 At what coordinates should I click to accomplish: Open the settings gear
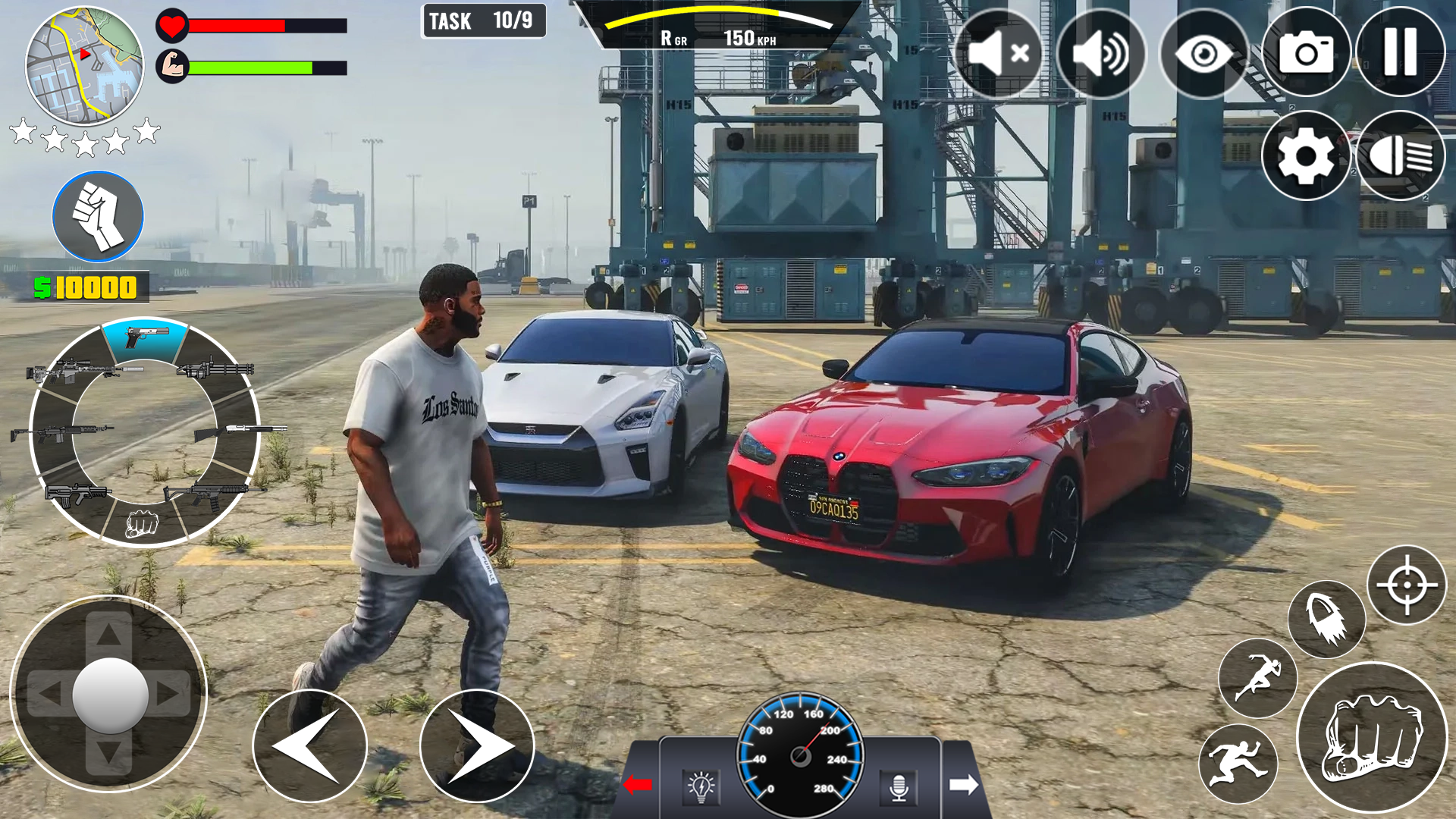[x=1305, y=155]
